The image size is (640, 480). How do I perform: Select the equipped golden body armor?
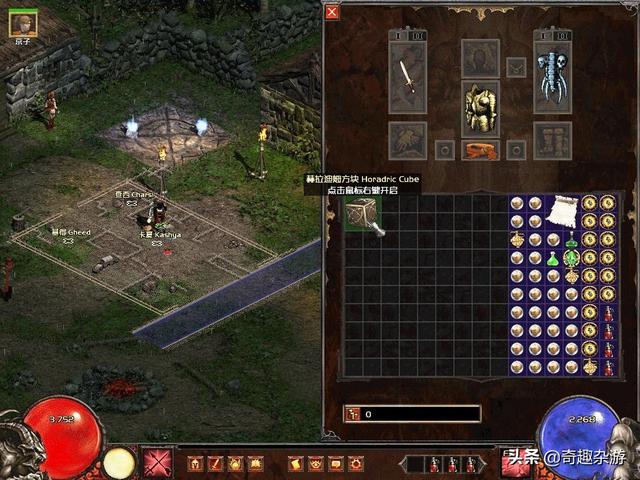[x=480, y=108]
